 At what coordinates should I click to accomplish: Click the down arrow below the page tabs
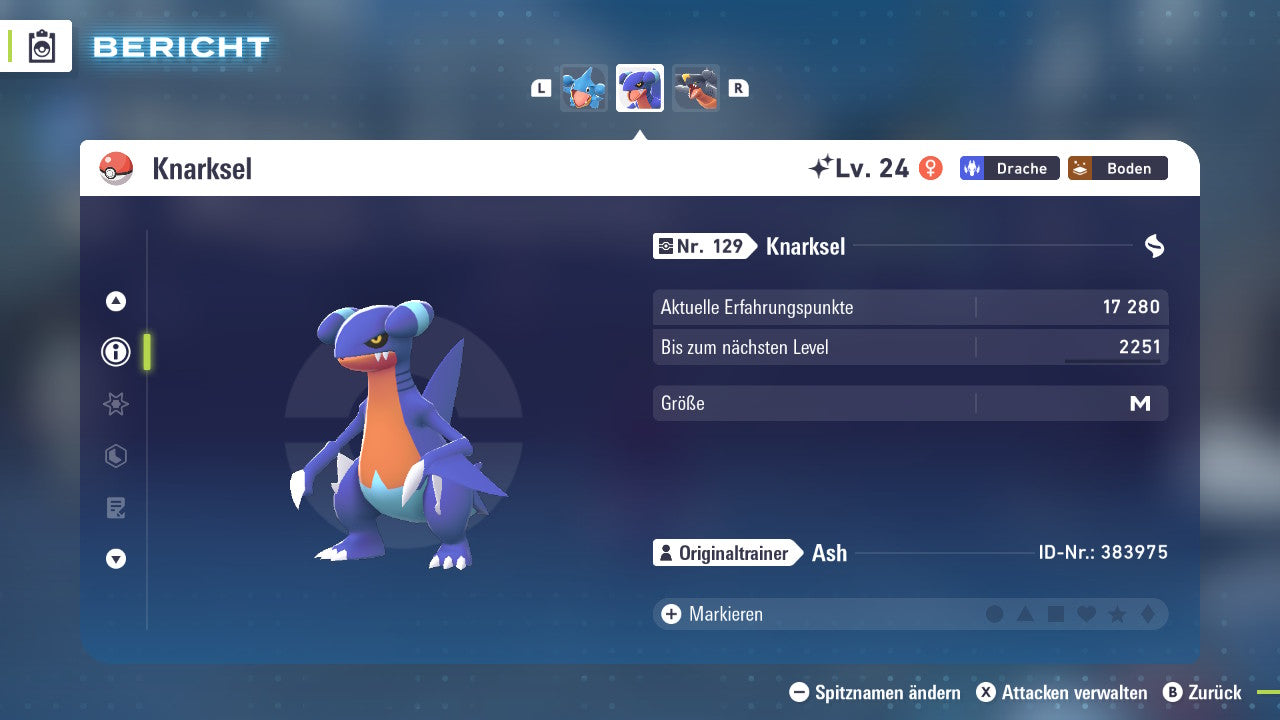(116, 559)
